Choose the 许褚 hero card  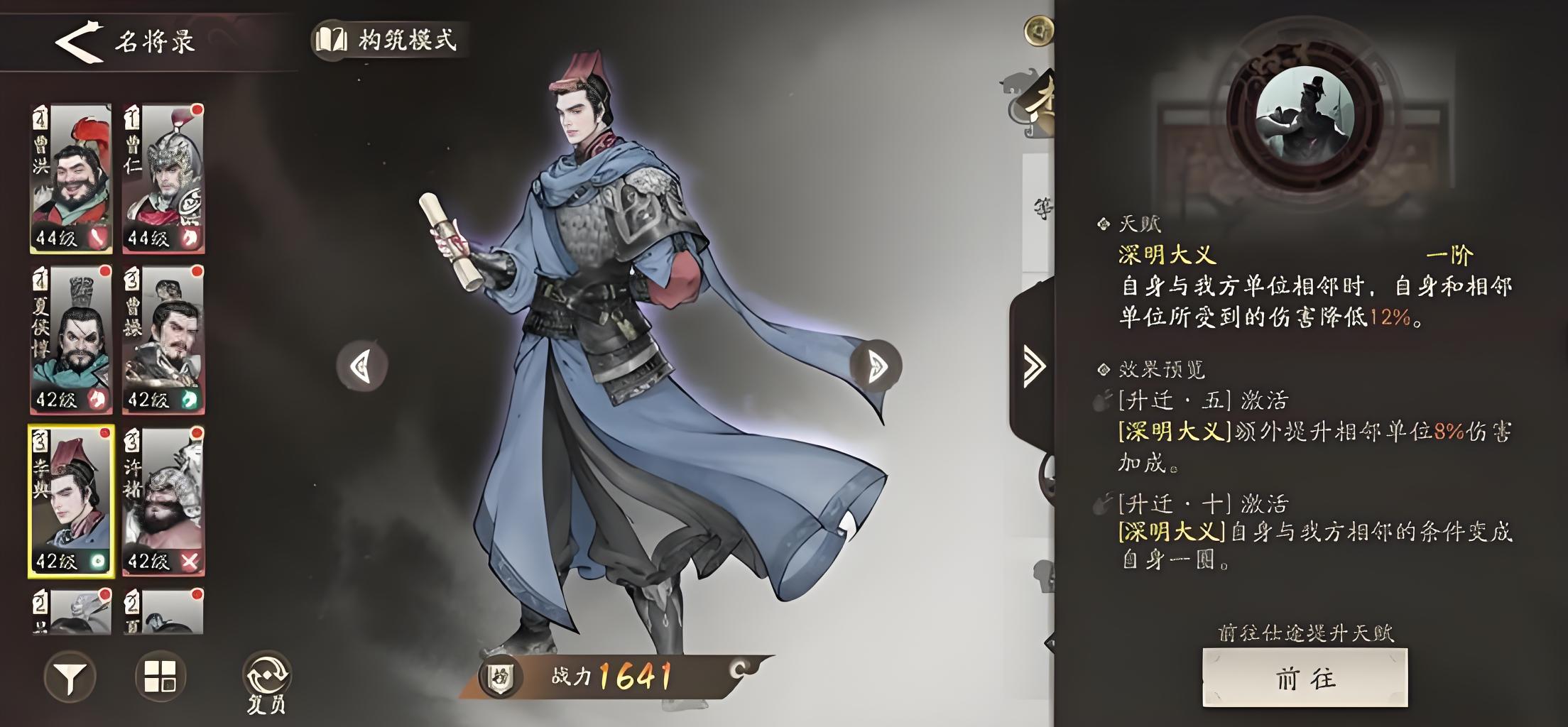click(163, 501)
